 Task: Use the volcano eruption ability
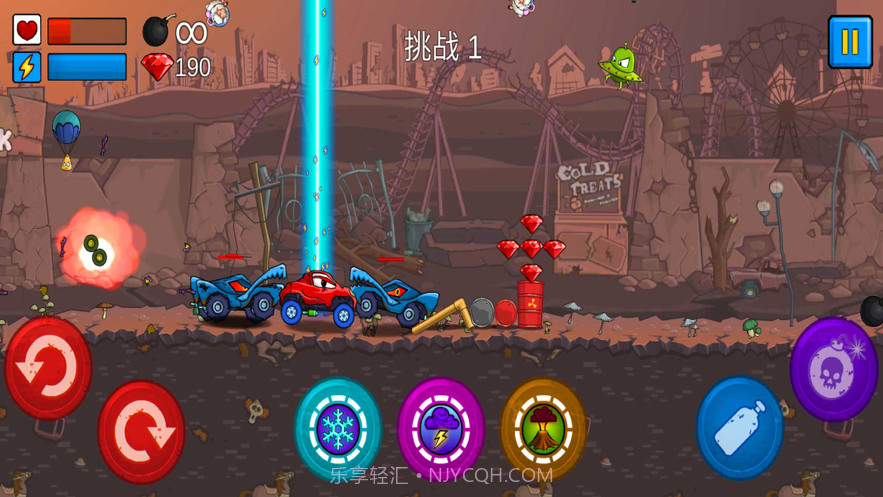coord(543,428)
